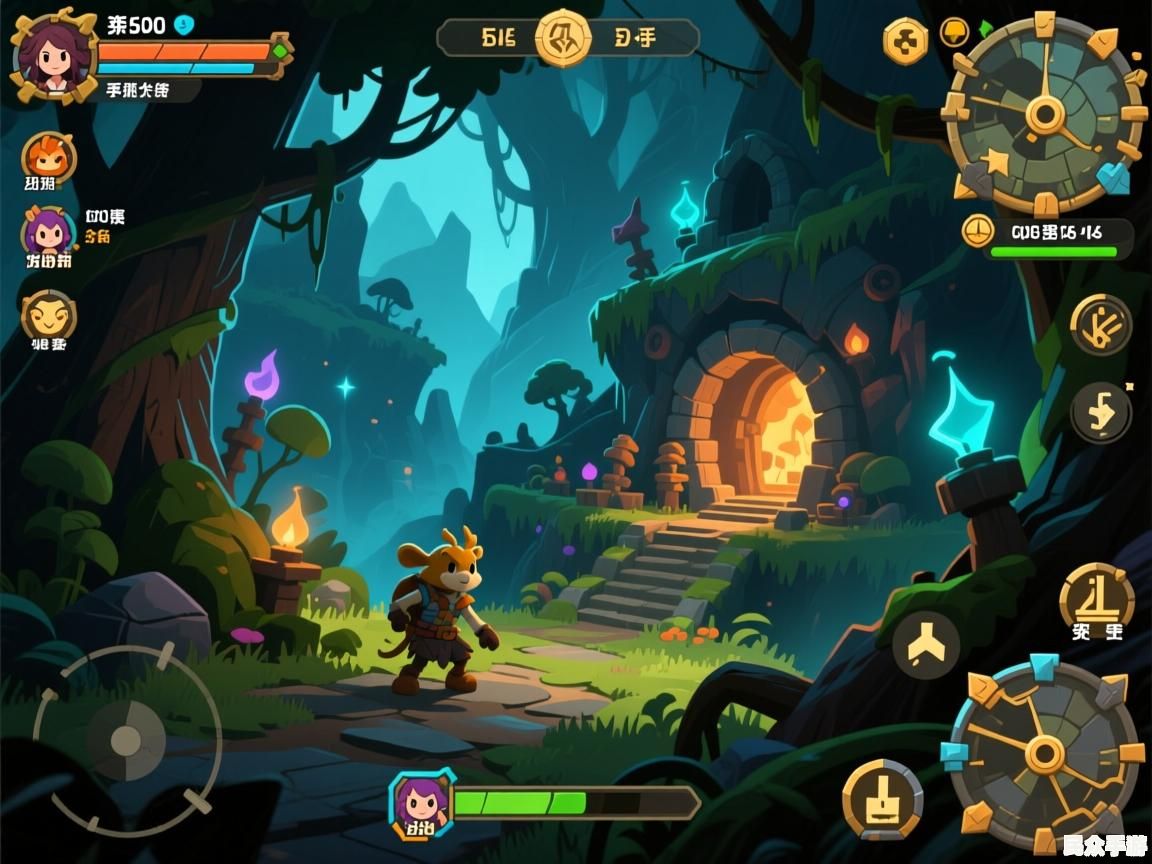
Task: Select the orange fire creature party icon
Action: (48, 157)
